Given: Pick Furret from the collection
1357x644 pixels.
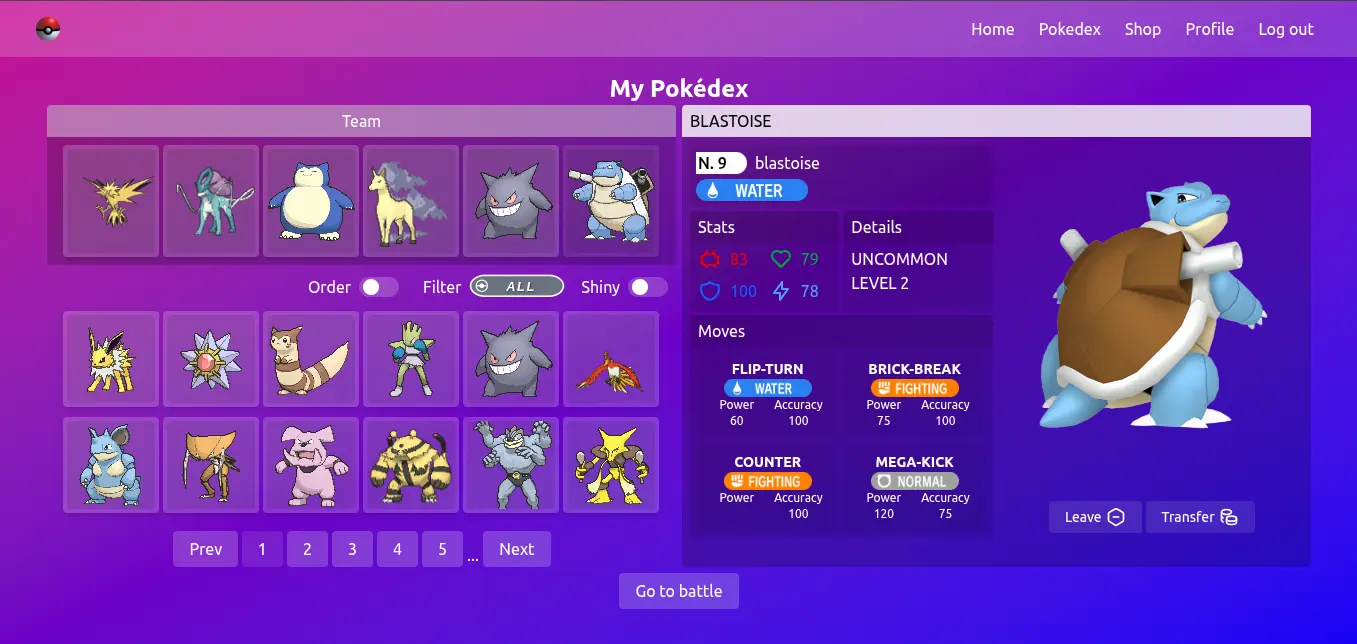Looking at the screenshot, I should (x=311, y=359).
